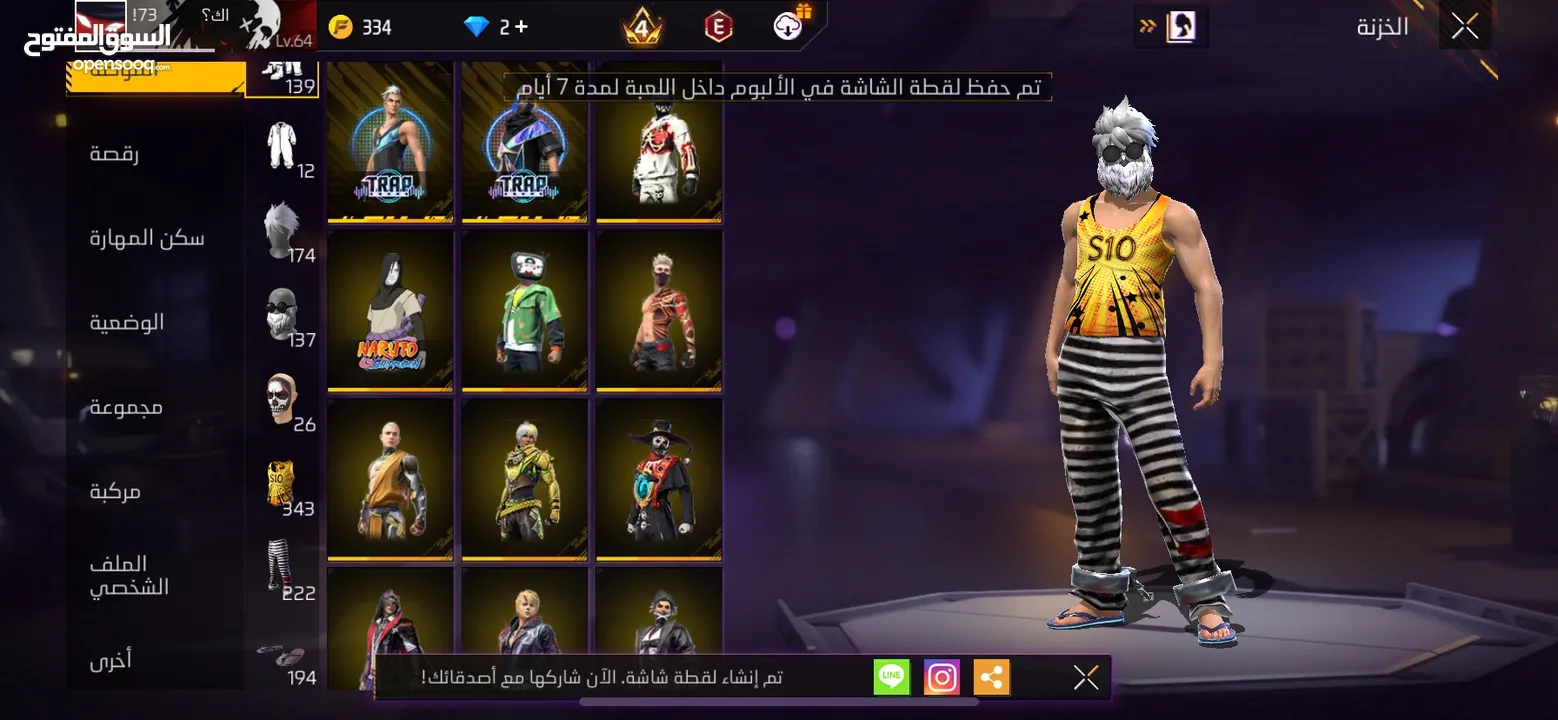Switch to the الملف الشخصي profile tab
This screenshot has width=1558, height=720.
point(127,575)
